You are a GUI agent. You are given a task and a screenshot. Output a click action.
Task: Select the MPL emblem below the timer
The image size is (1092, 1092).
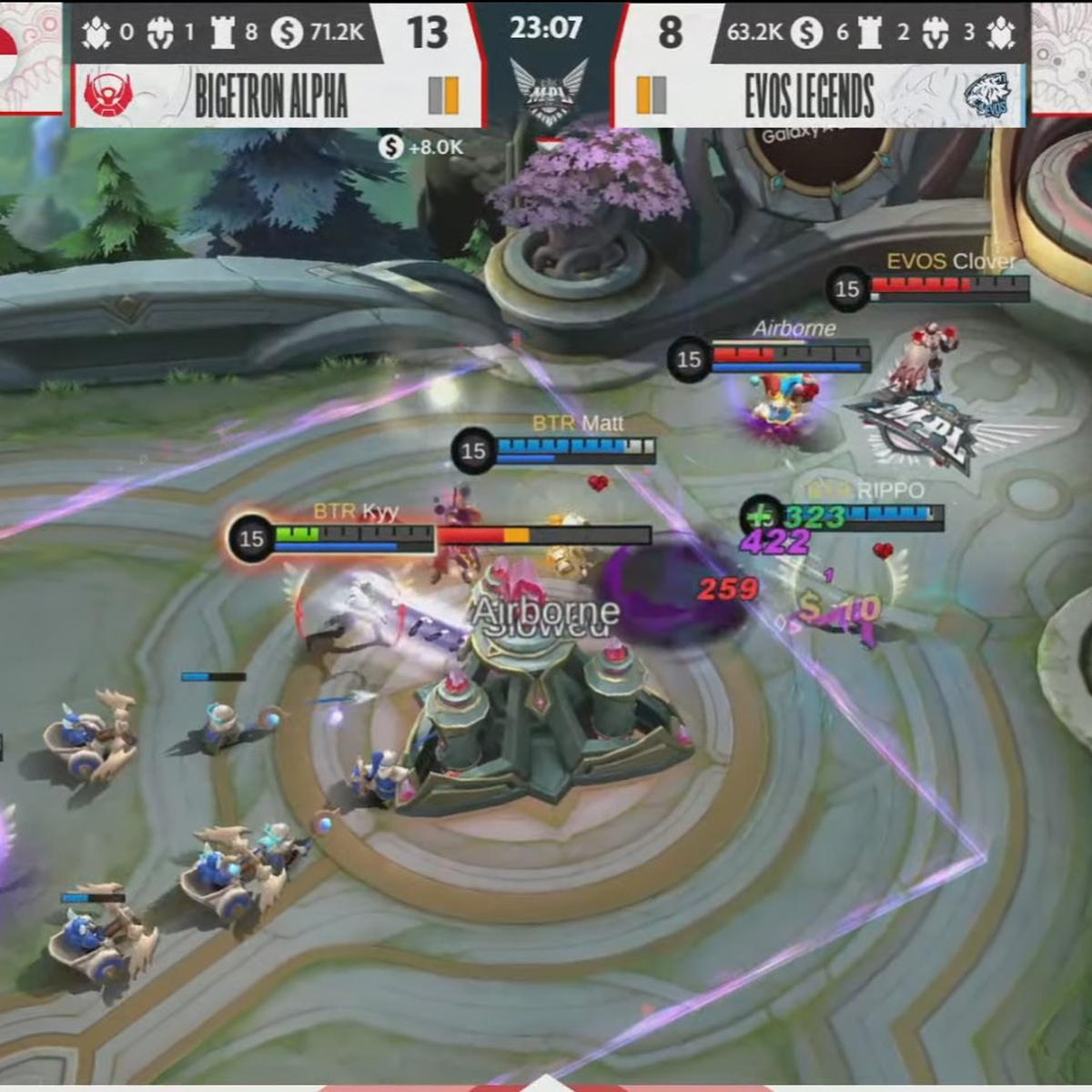[x=548, y=91]
